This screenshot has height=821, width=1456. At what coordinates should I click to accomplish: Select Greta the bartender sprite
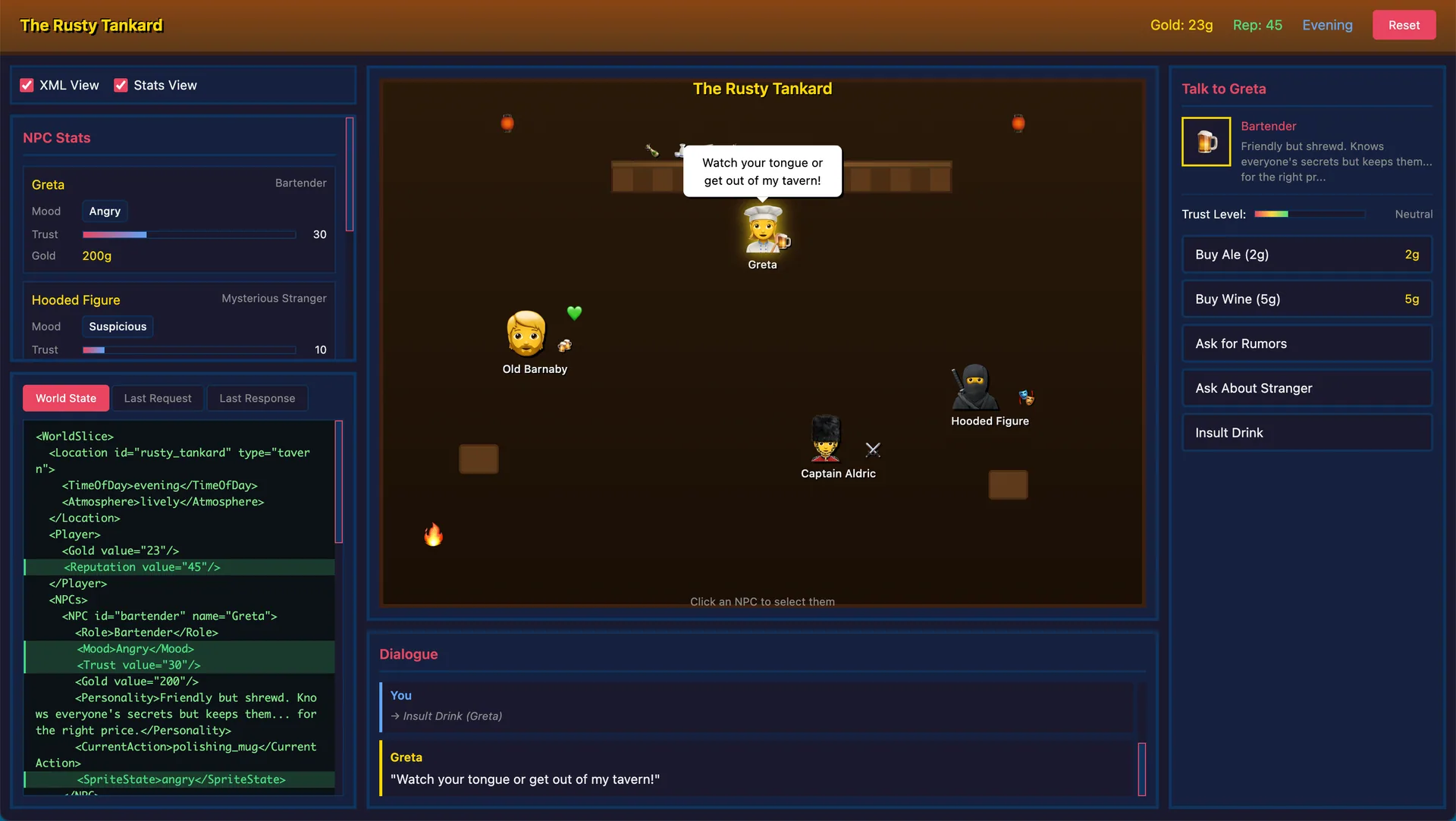(762, 231)
